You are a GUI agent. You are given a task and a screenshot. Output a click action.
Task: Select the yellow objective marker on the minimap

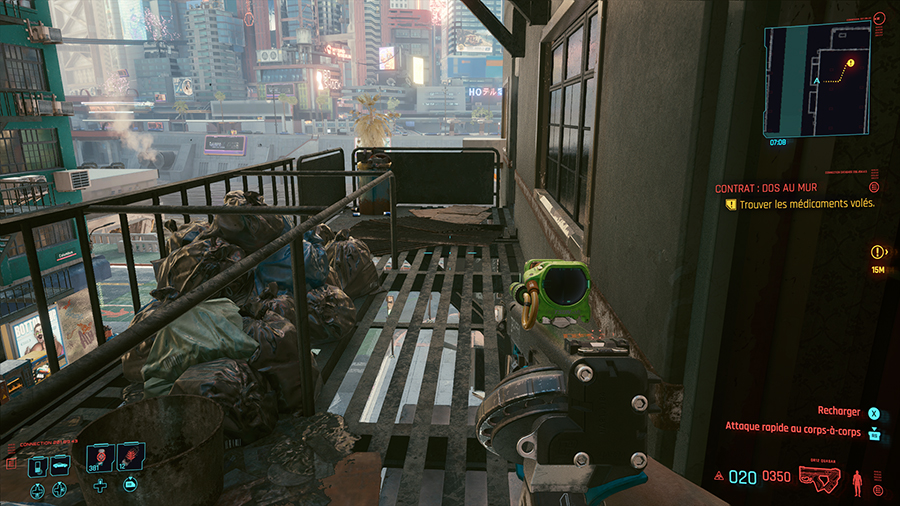(x=851, y=63)
